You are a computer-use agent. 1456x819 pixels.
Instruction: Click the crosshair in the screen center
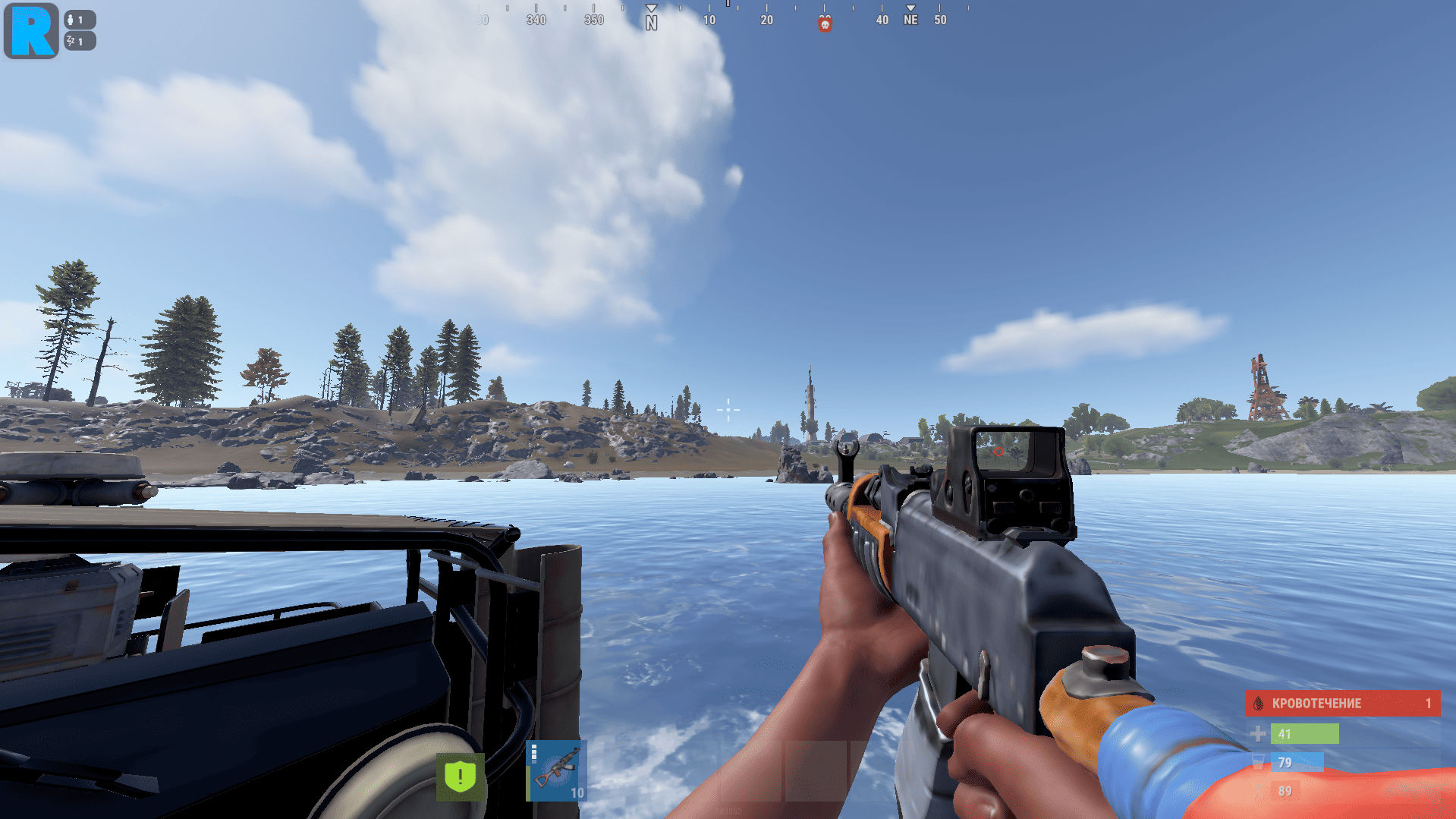coord(728,409)
